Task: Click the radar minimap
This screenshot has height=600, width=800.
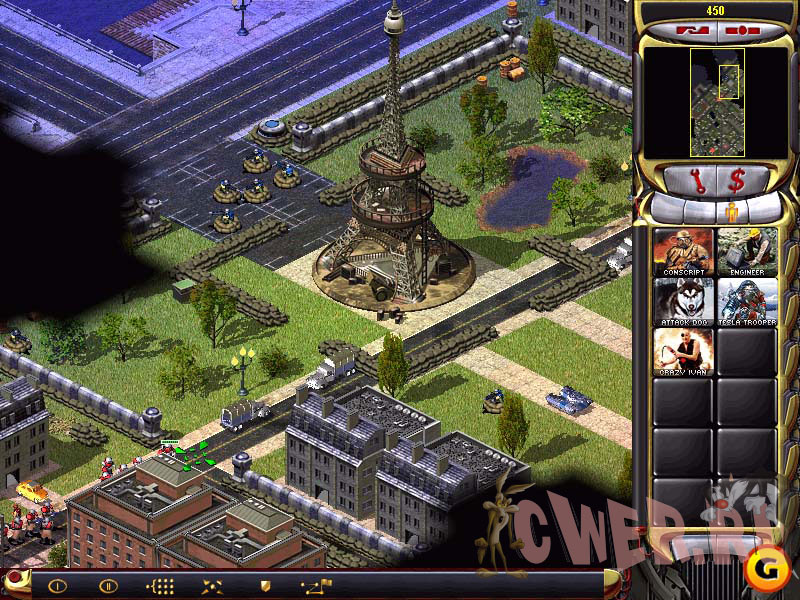Action: [716, 102]
